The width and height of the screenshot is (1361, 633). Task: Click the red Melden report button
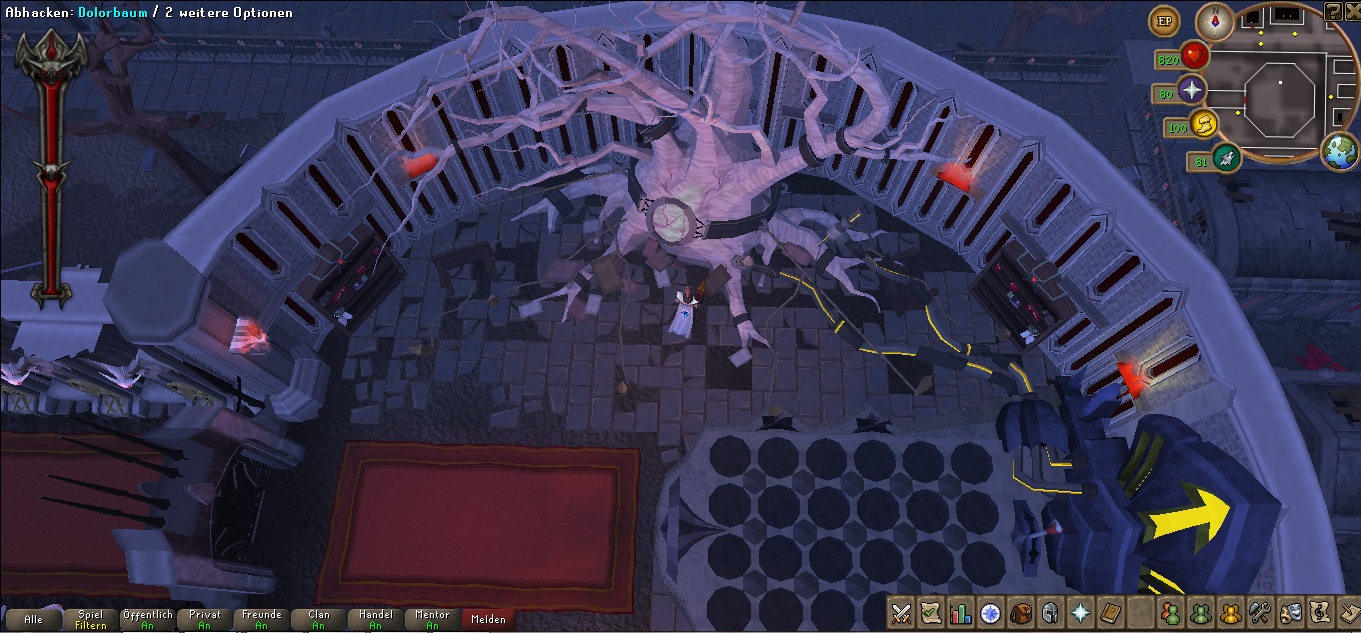[489, 619]
